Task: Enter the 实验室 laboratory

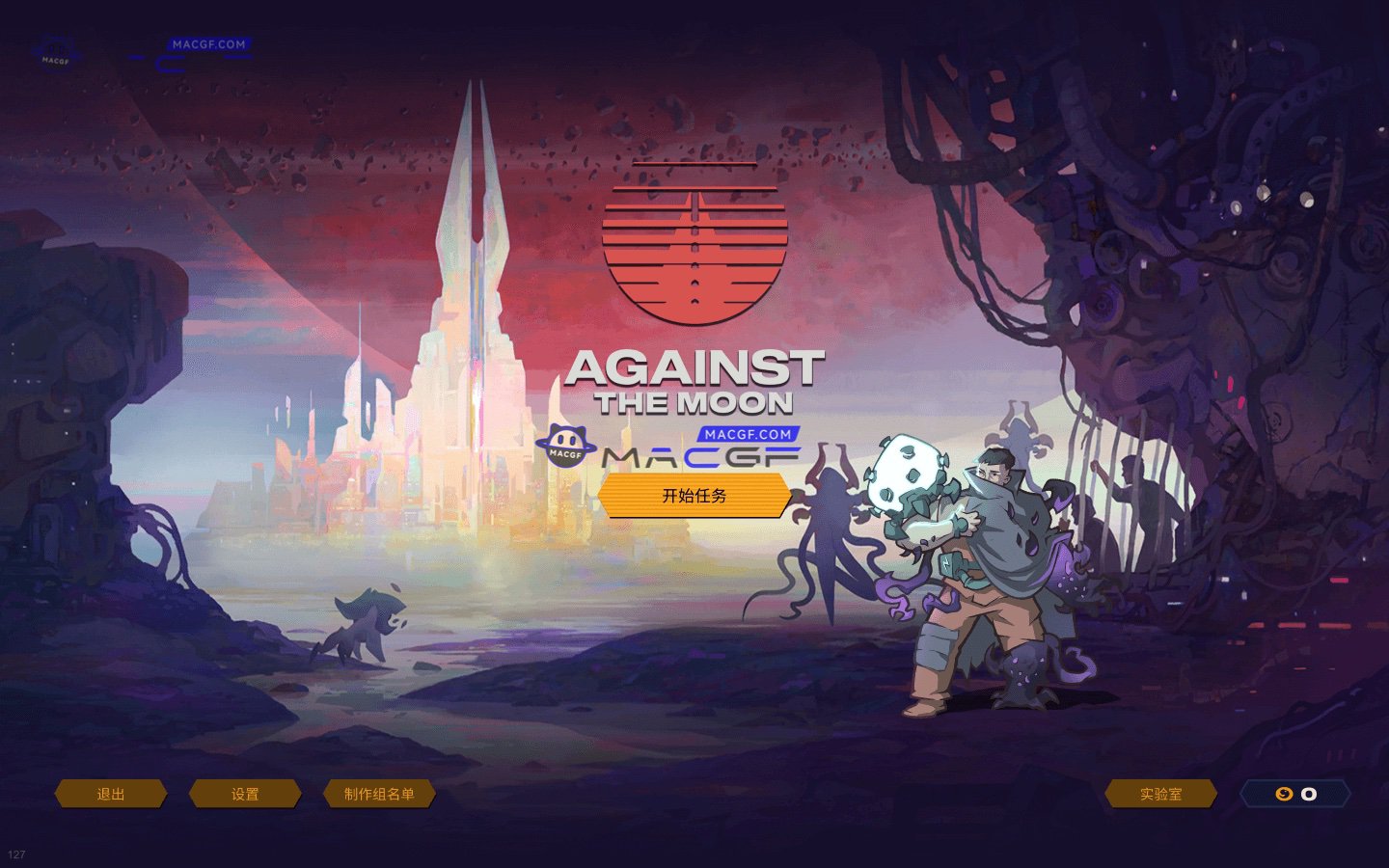Action: 1160,794
